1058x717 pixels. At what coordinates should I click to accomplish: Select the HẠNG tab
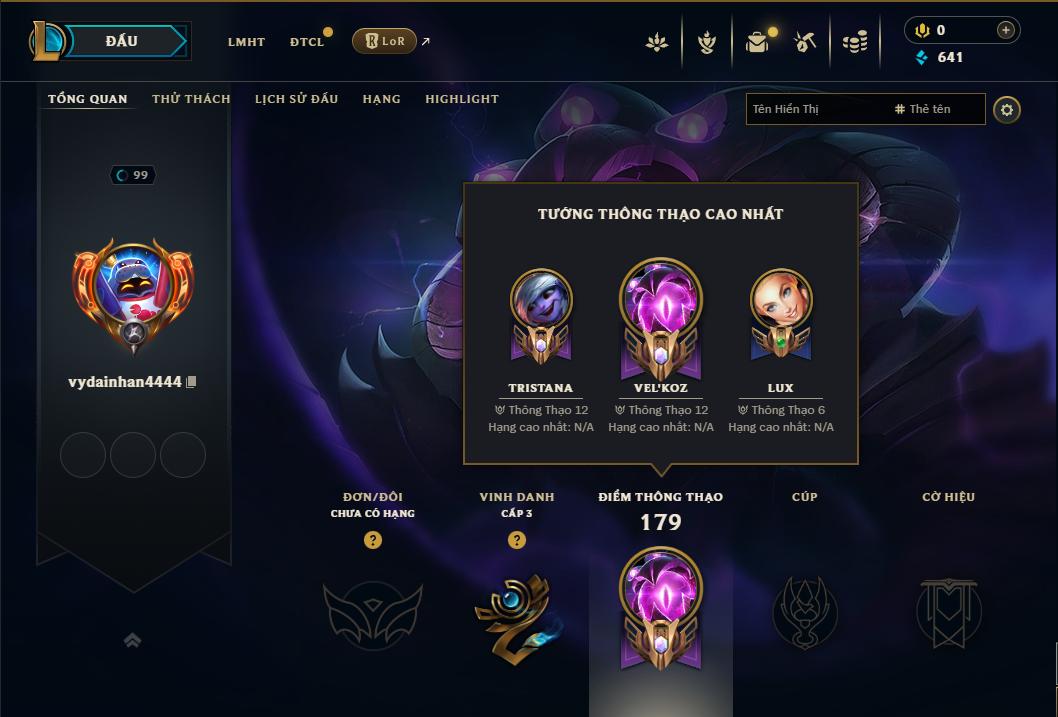pyautogui.click(x=381, y=99)
